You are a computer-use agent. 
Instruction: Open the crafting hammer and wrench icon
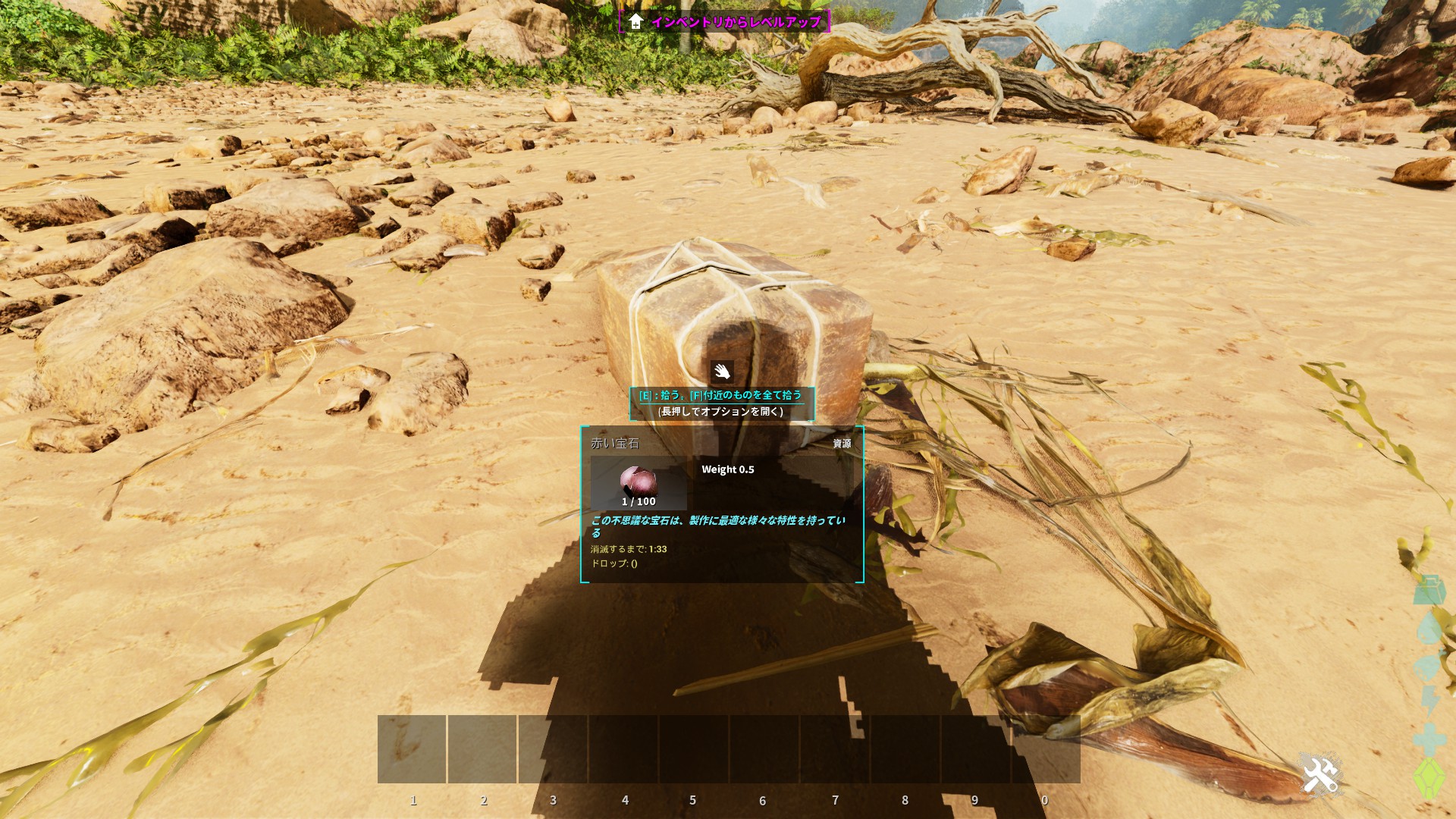click(x=1320, y=775)
